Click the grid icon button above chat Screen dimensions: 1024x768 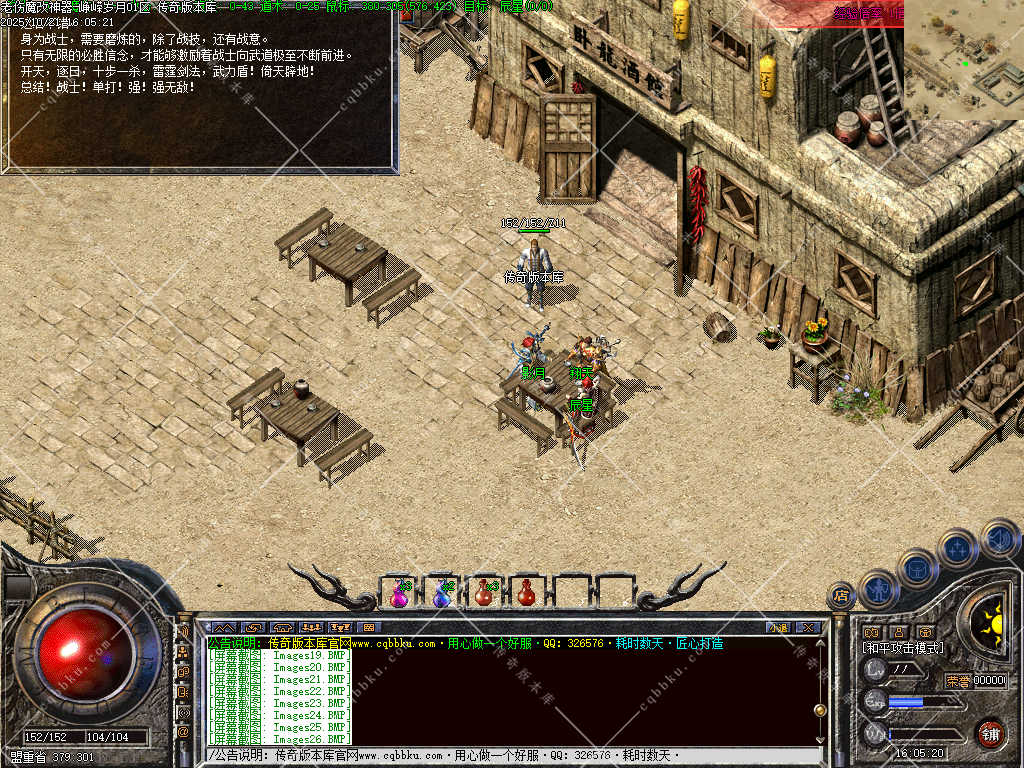pos(368,627)
